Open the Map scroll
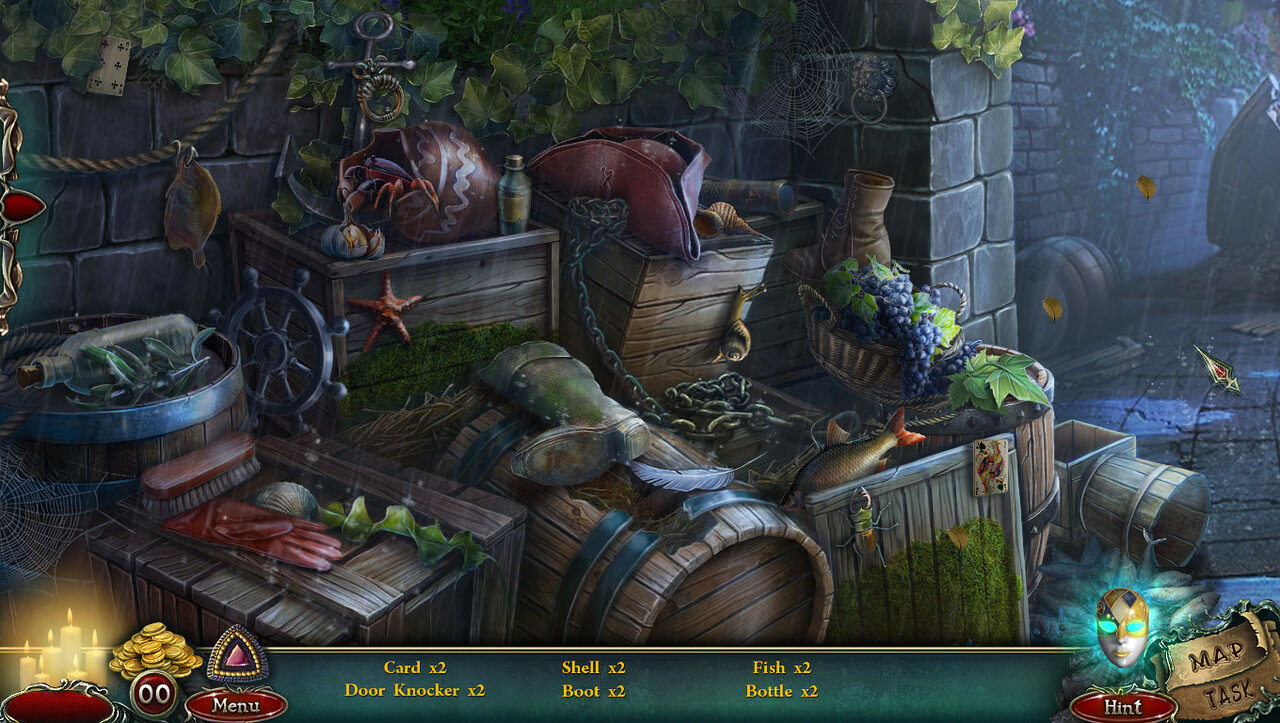 point(1214,656)
